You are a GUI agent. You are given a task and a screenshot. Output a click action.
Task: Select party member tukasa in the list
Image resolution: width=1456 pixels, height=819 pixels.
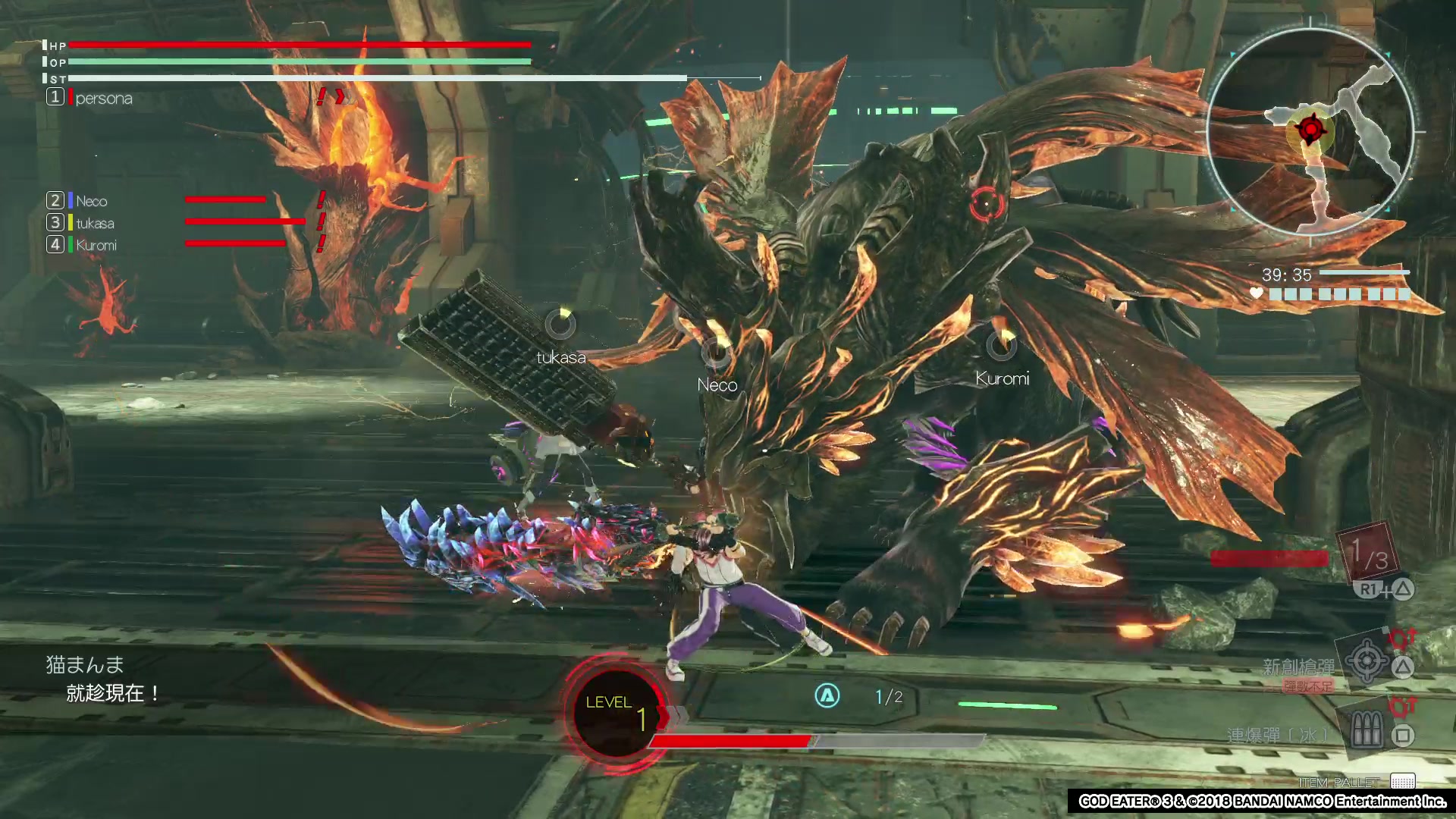pos(95,223)
